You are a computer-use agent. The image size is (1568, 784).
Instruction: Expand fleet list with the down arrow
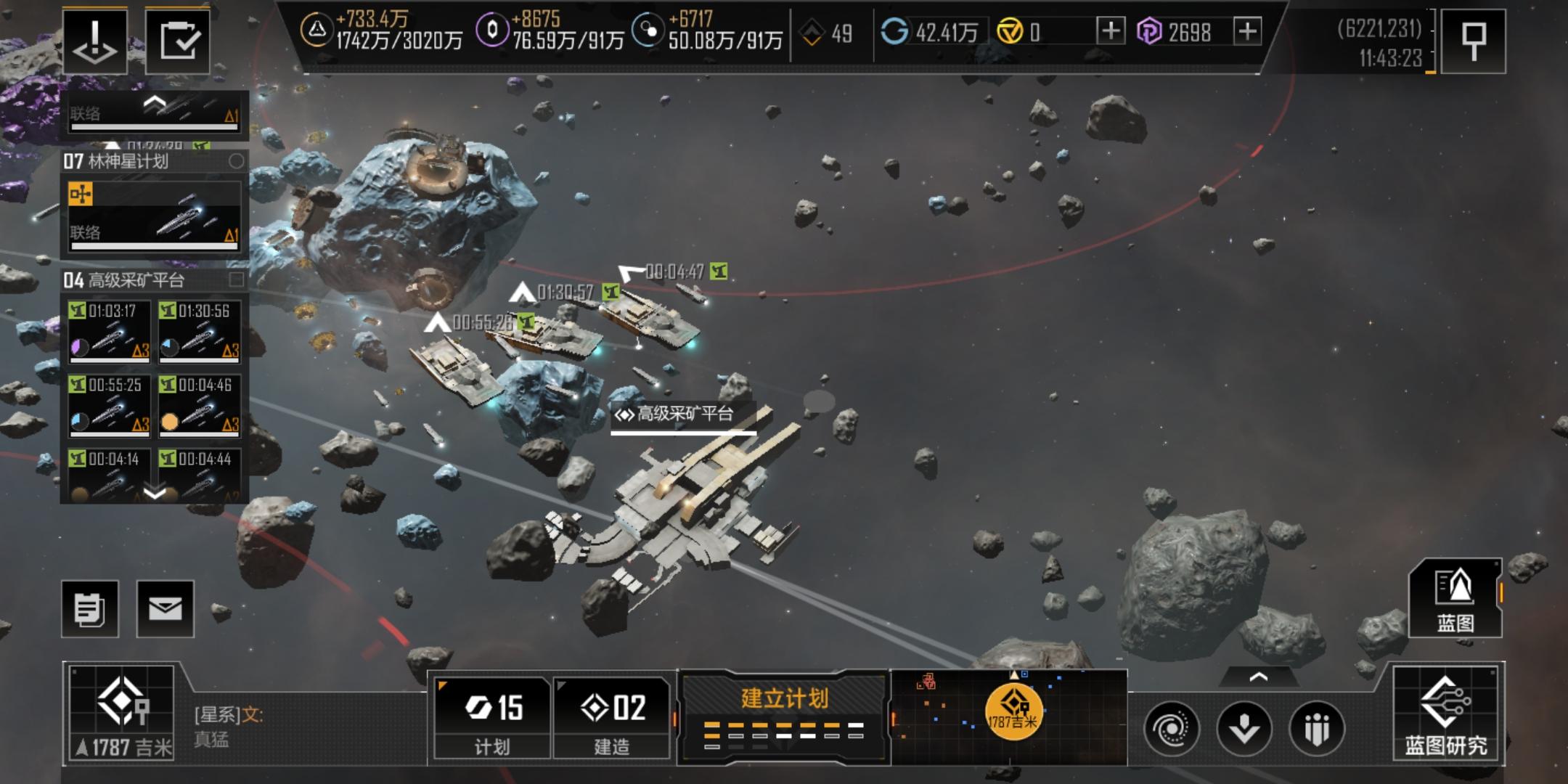click(x=155, y=494)
